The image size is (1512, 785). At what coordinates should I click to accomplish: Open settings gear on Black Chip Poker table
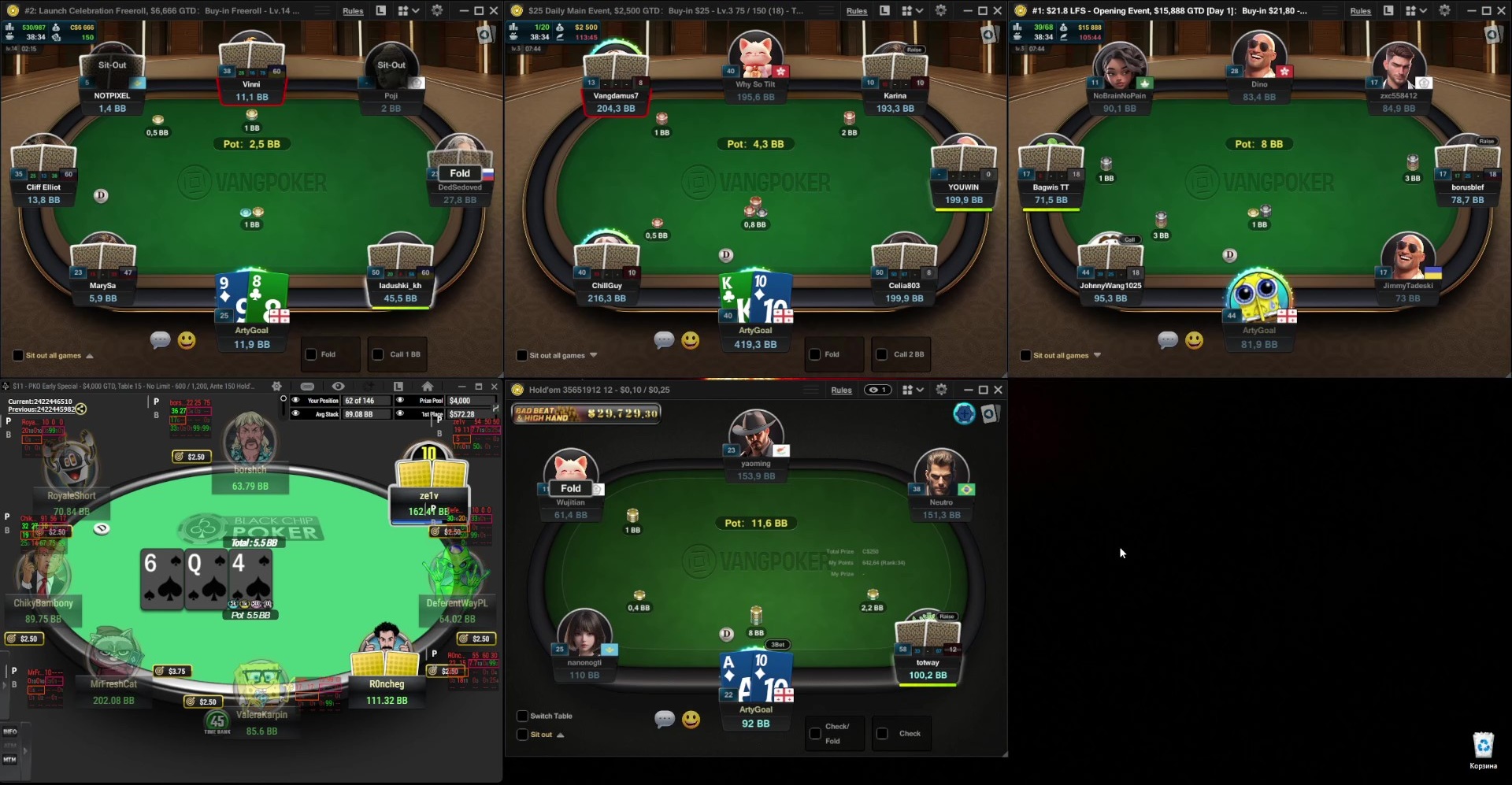click(276, 386)
